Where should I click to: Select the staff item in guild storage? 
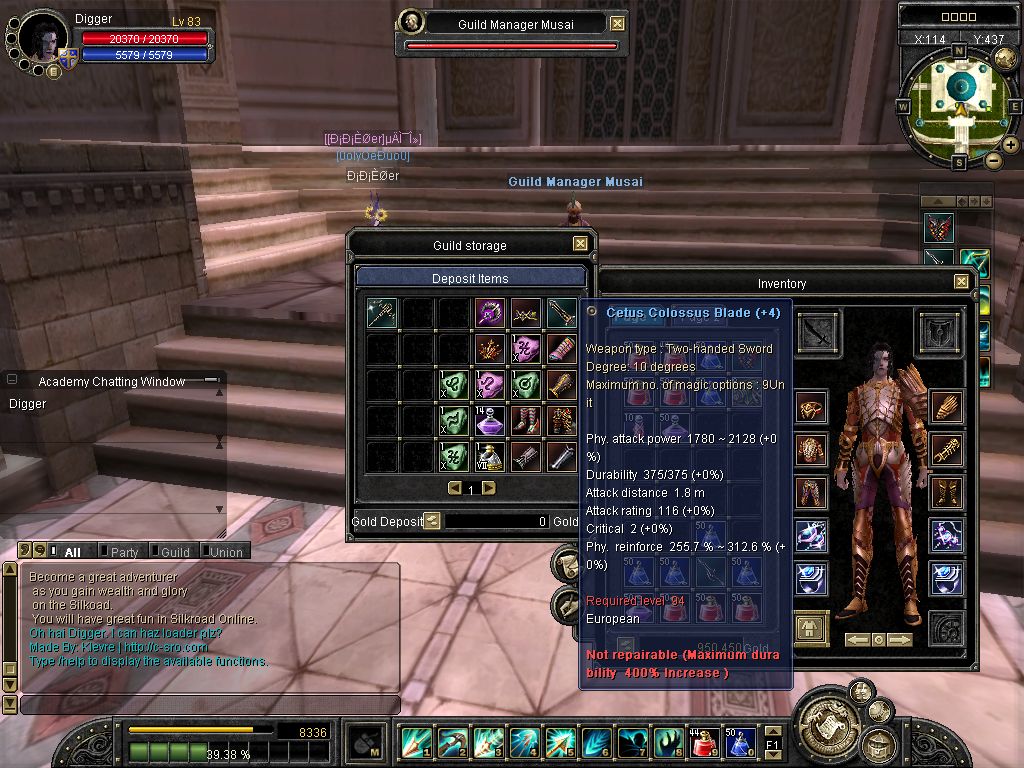coord(381,312)
